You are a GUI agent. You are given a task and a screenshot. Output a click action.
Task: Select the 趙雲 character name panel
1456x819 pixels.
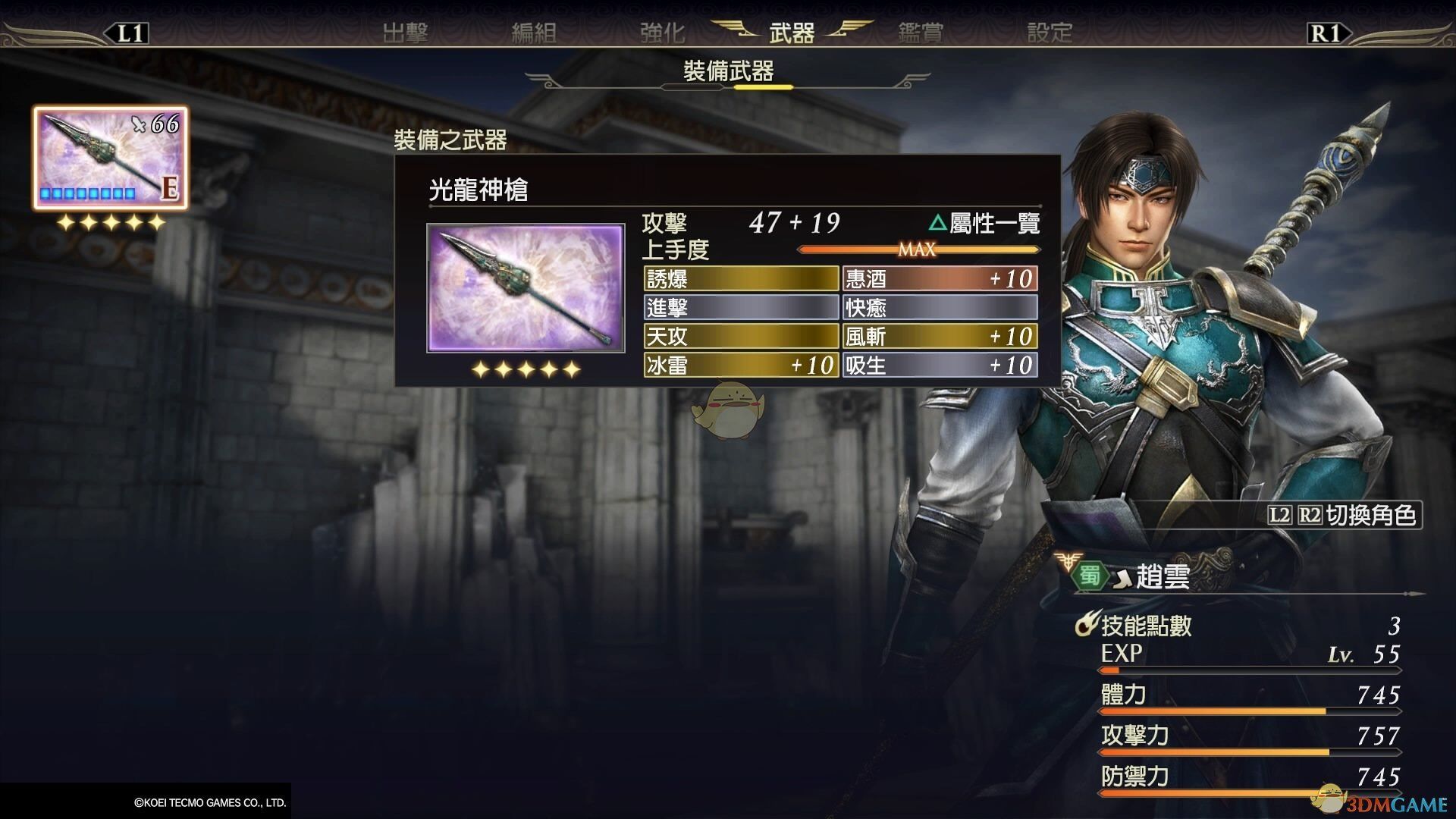tap(1162, 577)
